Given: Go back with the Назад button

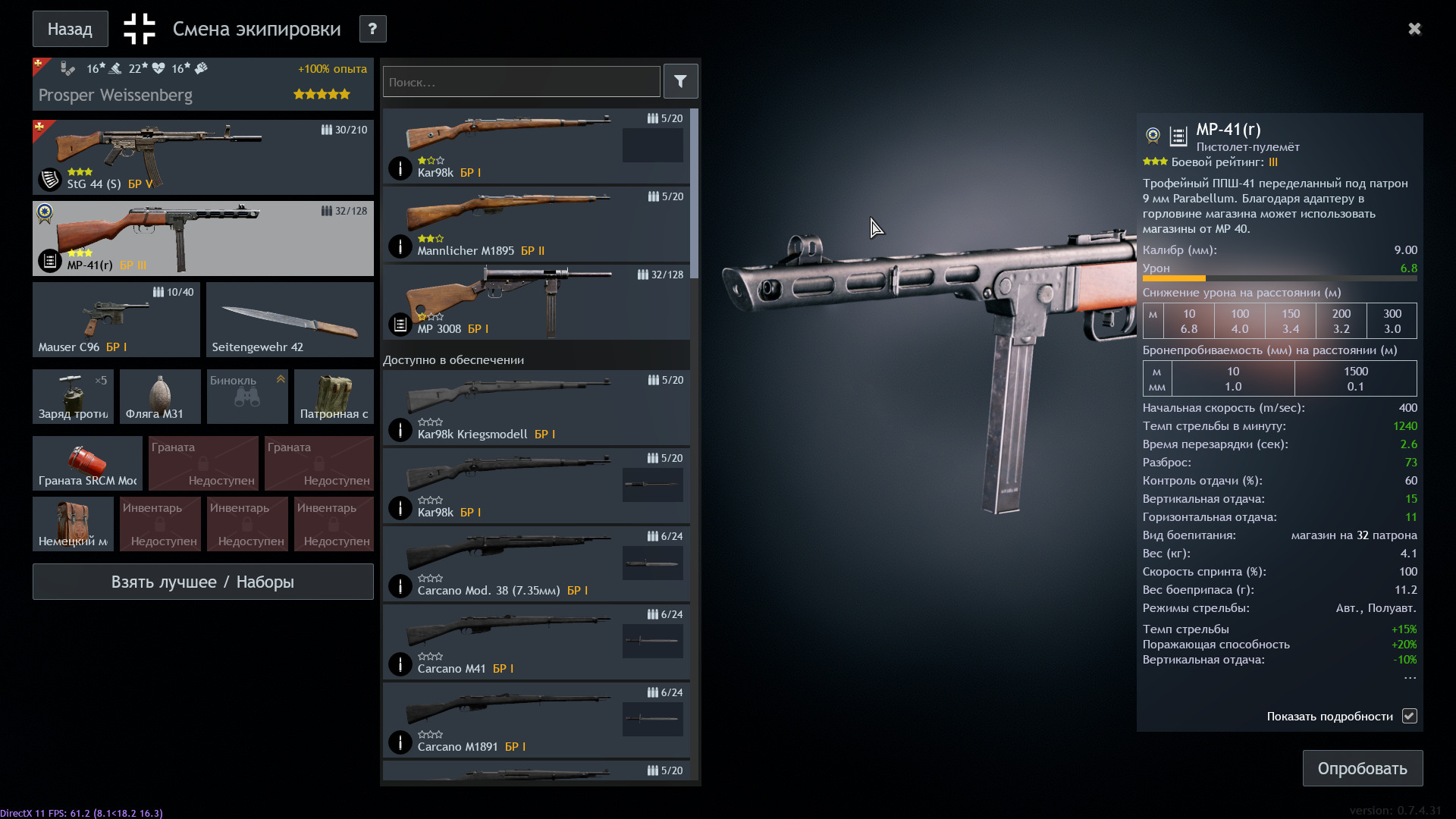Looking at the screenshot, I should point(70,29).
